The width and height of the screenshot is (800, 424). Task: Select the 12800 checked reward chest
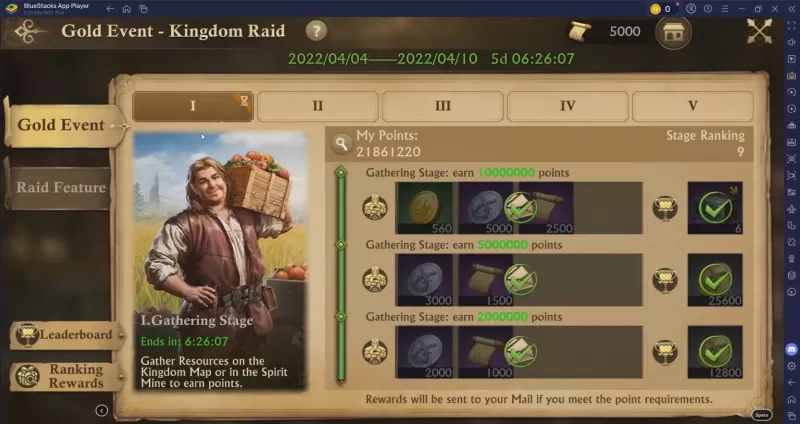point(715,351)
